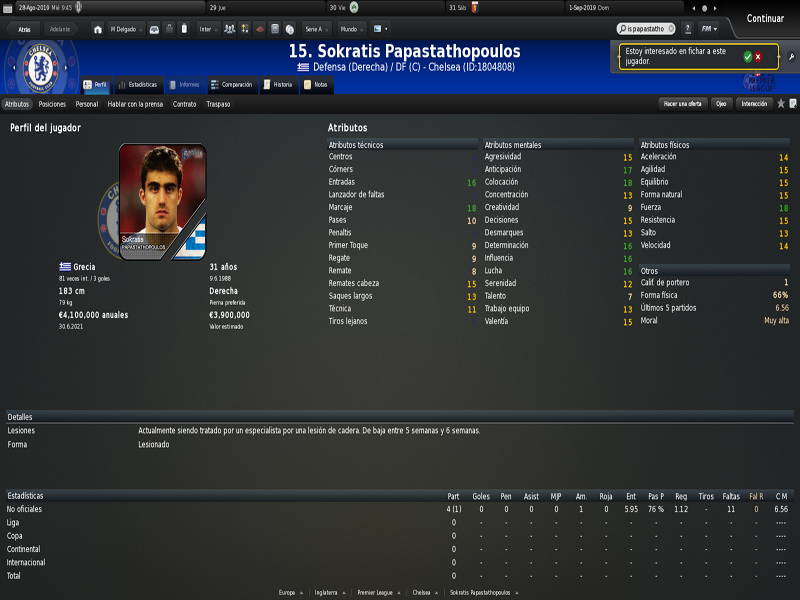Choose Hablar con la prensa
Screen dimensions: 800x600
[x=135, y=104]
